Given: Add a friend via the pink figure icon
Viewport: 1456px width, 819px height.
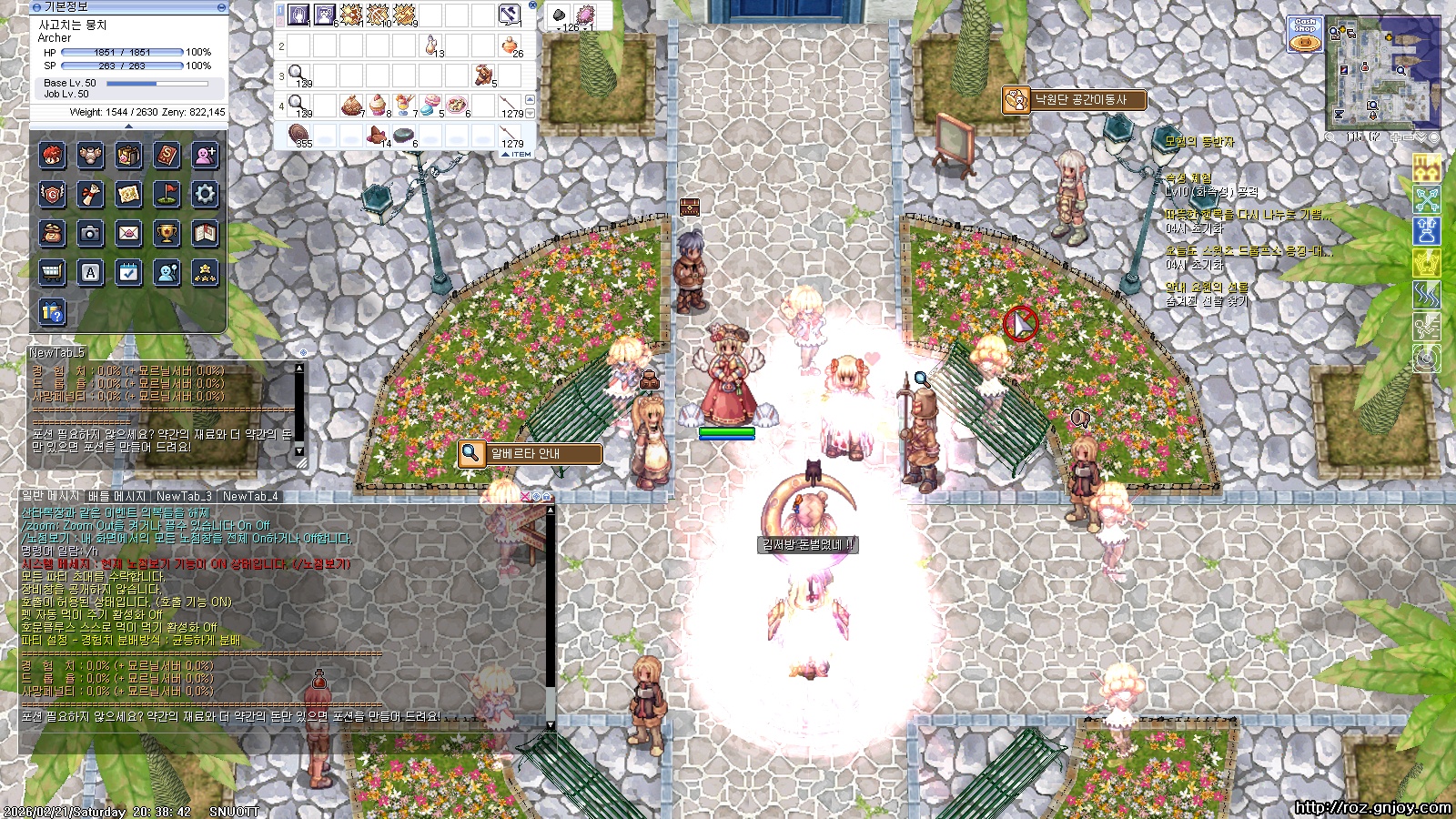Looking at the screenshot, I should tap(206, 156).
